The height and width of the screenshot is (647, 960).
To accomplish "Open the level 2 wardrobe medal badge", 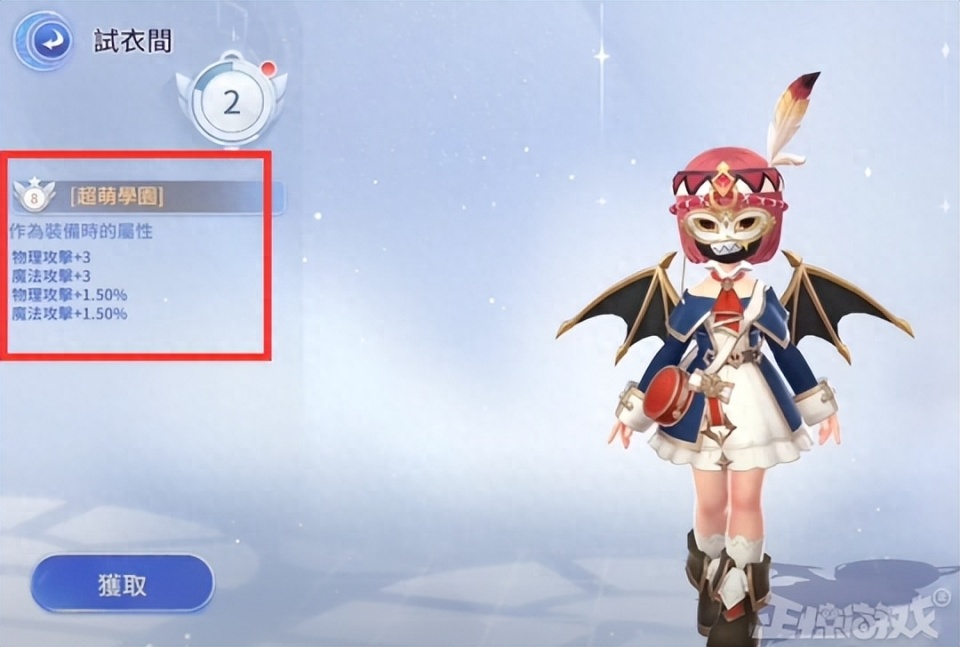I will [x=231, y=101].
